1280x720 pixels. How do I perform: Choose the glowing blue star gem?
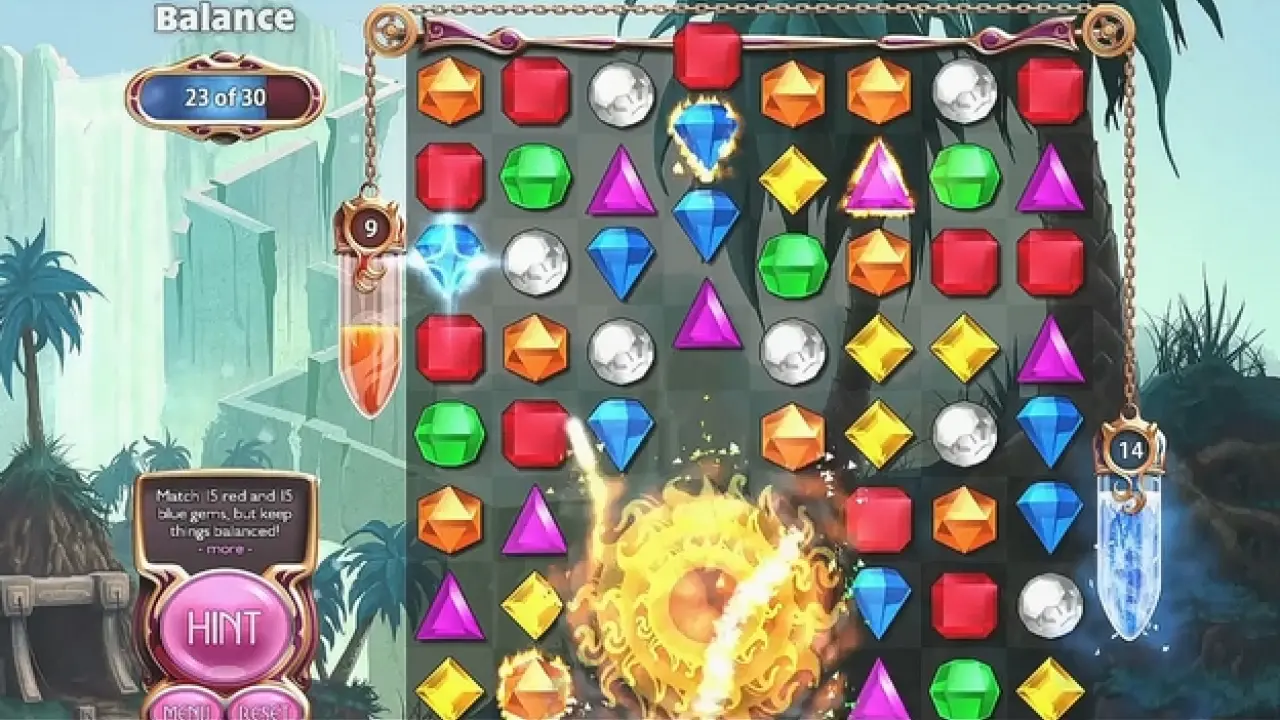coord(449,259)
